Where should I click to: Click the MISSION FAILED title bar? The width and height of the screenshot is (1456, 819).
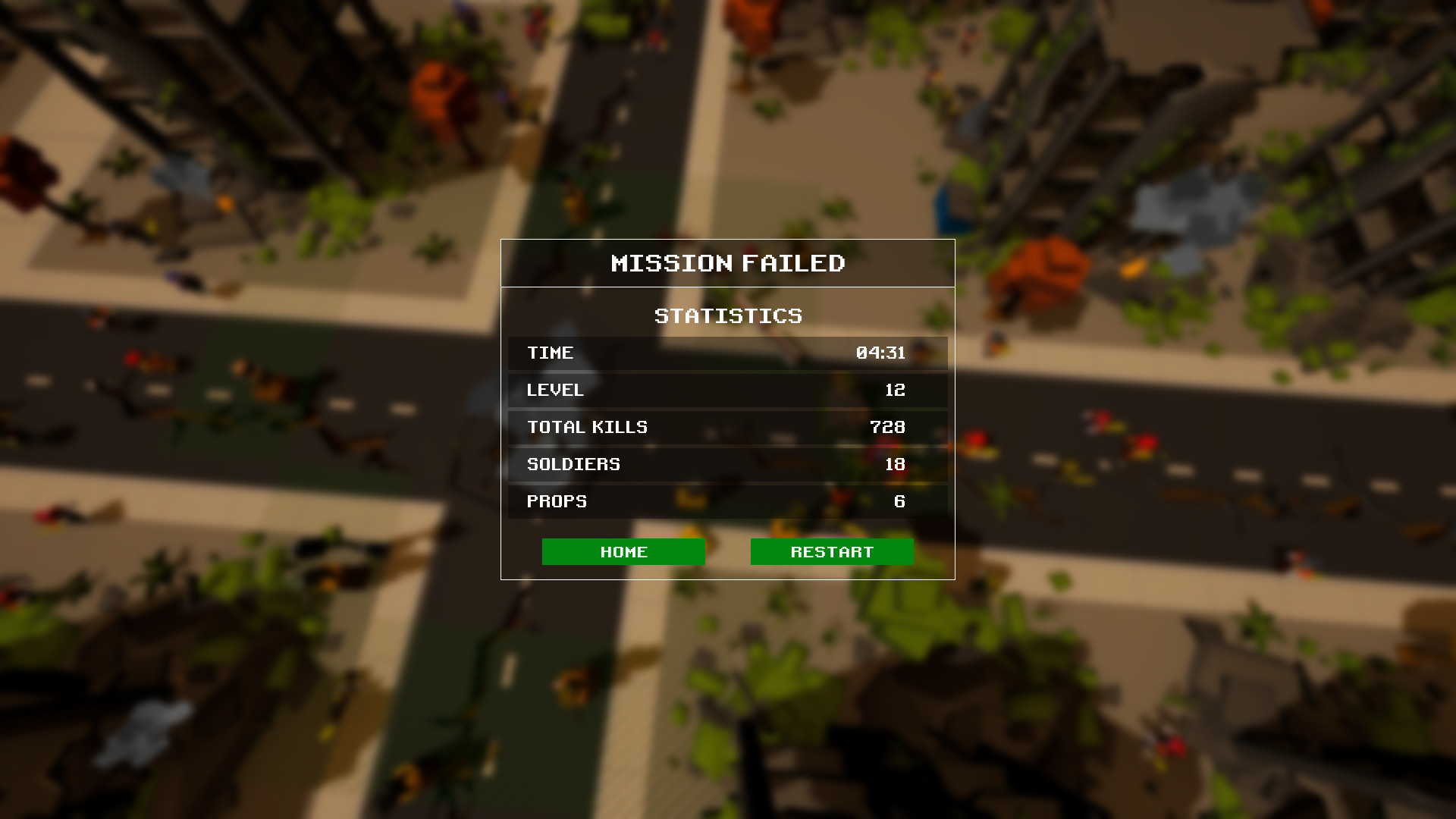tap(728, 263)
